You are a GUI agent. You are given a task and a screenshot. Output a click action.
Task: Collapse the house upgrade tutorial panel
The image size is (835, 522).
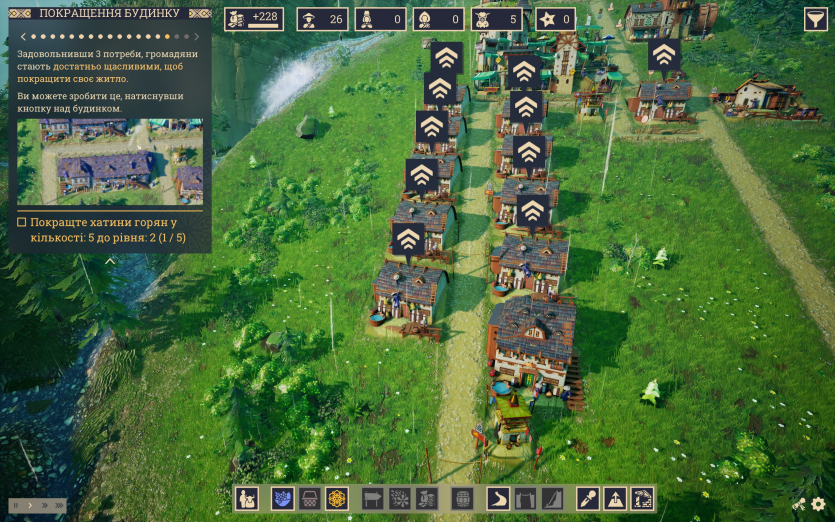[x=110, y=261]
